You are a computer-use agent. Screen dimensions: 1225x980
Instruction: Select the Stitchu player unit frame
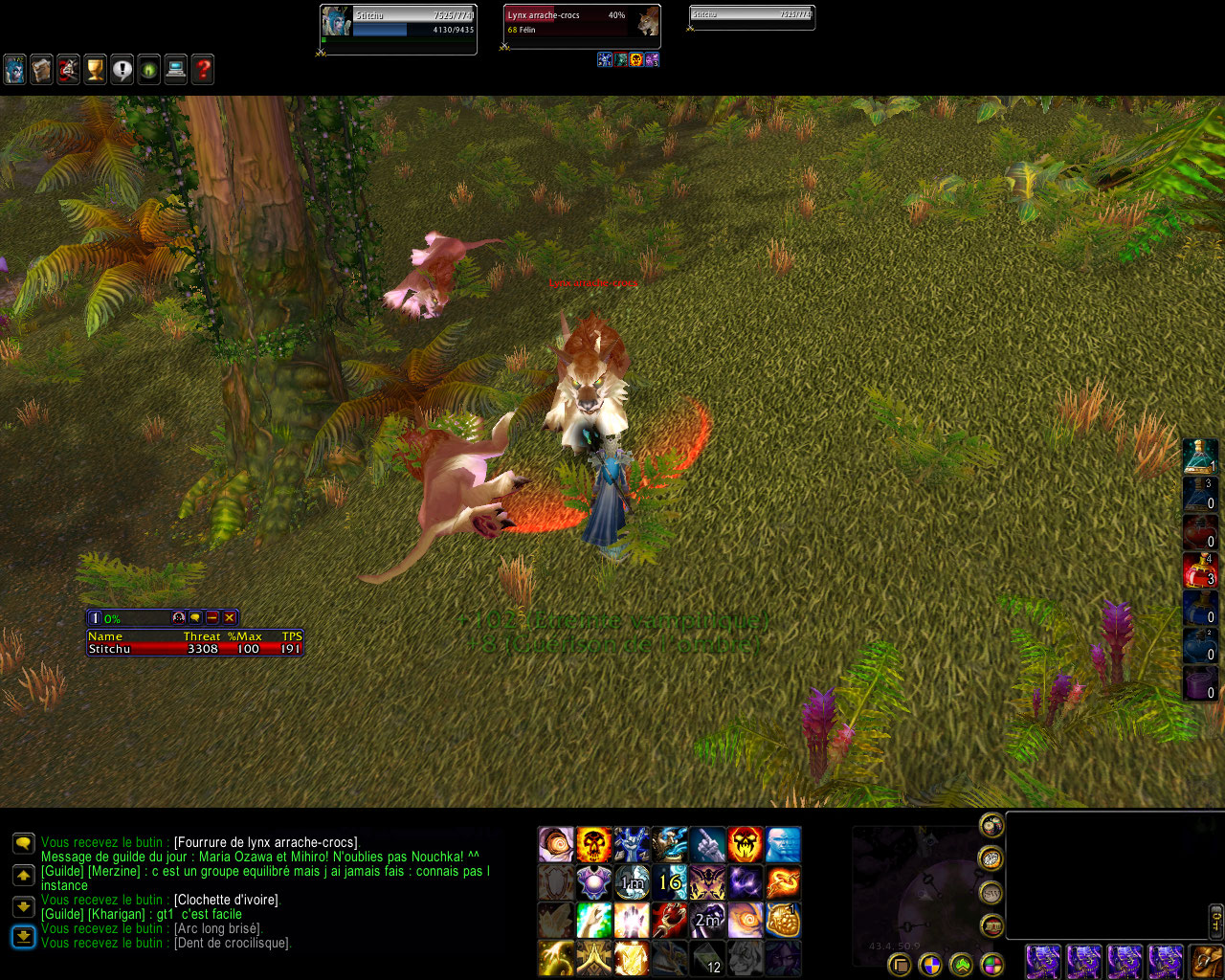(398, 30)
